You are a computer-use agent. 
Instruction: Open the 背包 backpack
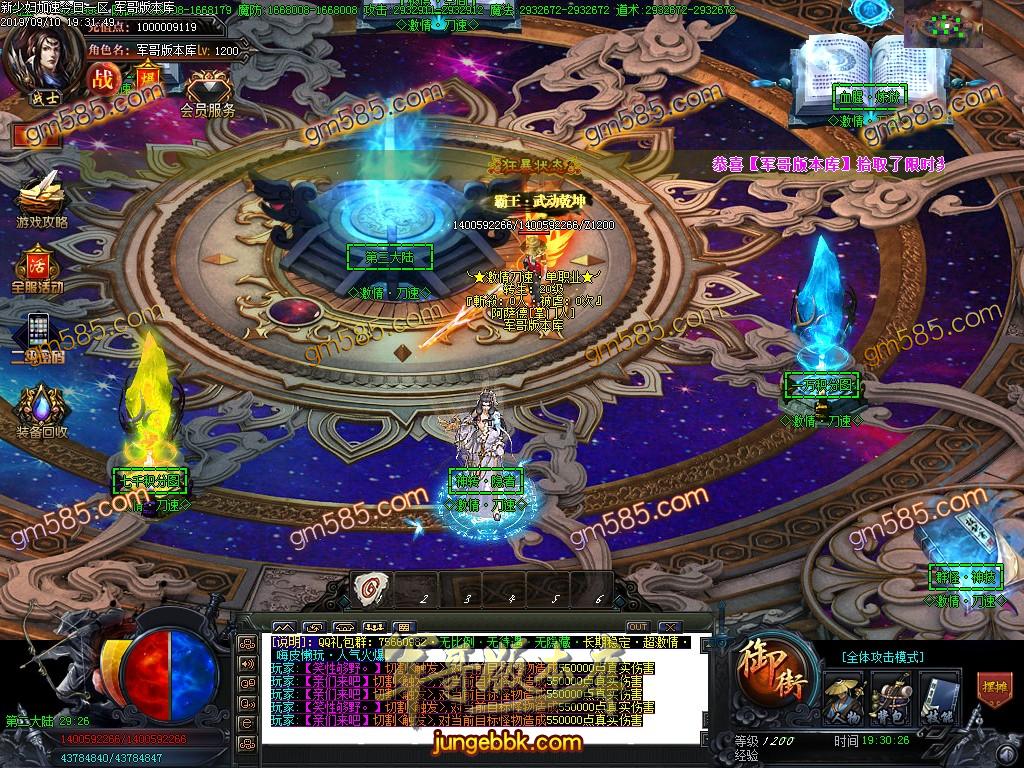point(889,693)
